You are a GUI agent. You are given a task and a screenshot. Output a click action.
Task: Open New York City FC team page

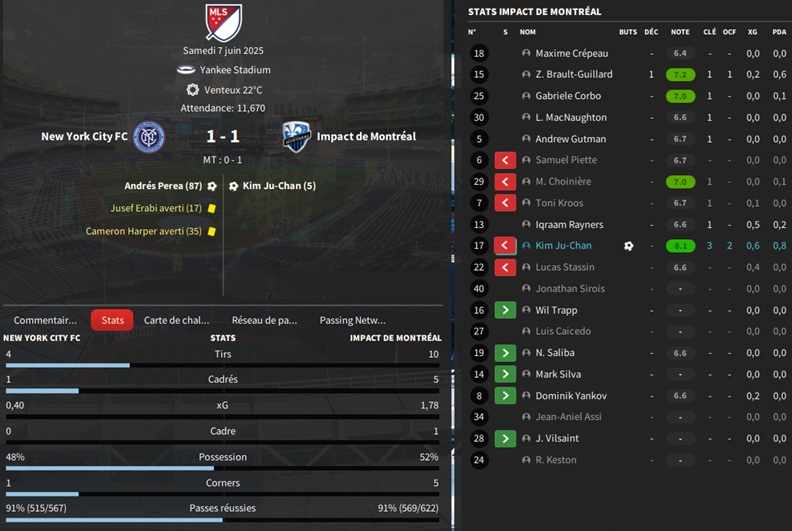pyautogui.click(x=87, y=136)
